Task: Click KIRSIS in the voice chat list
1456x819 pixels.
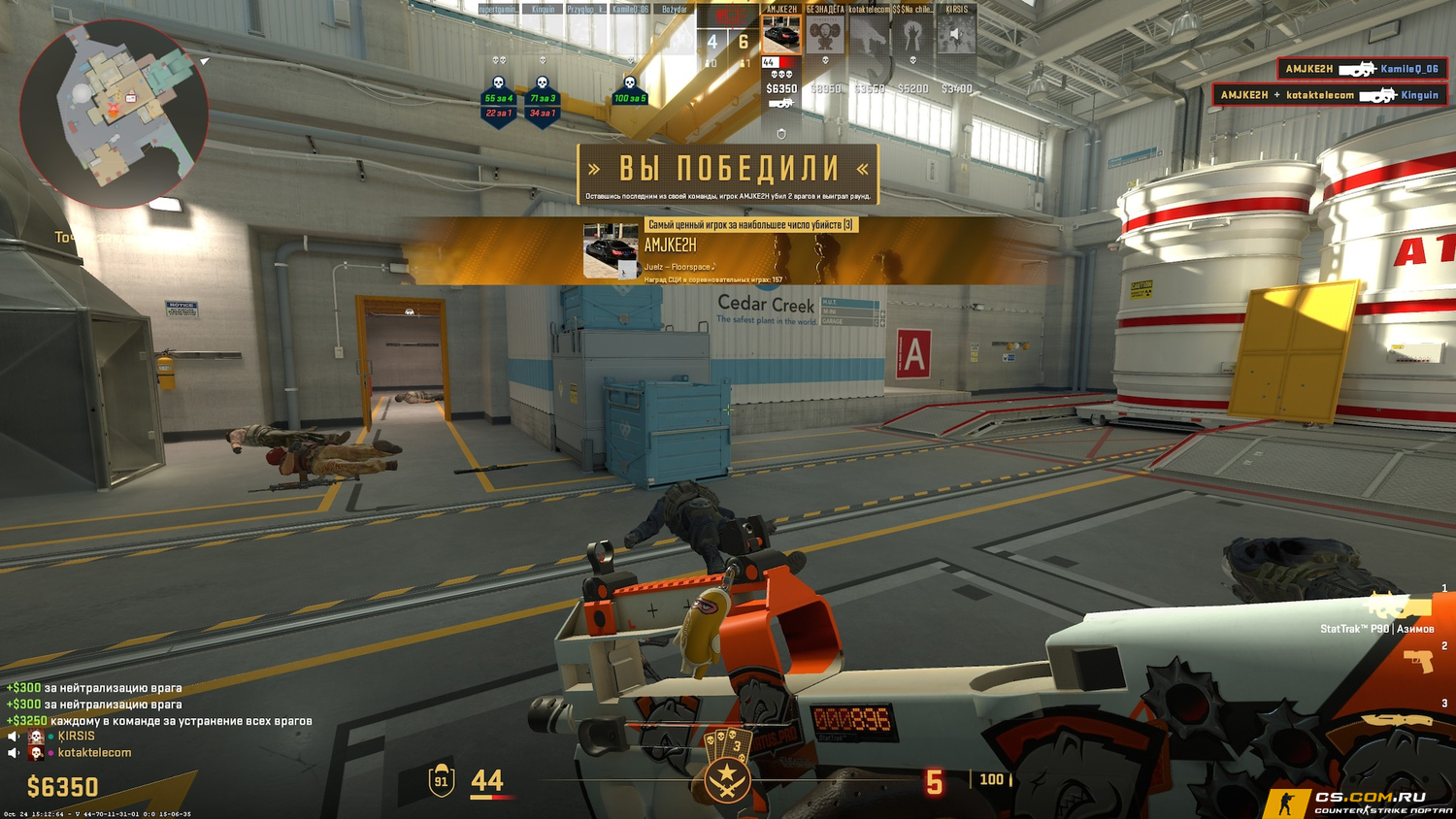Action: (76, 737)
